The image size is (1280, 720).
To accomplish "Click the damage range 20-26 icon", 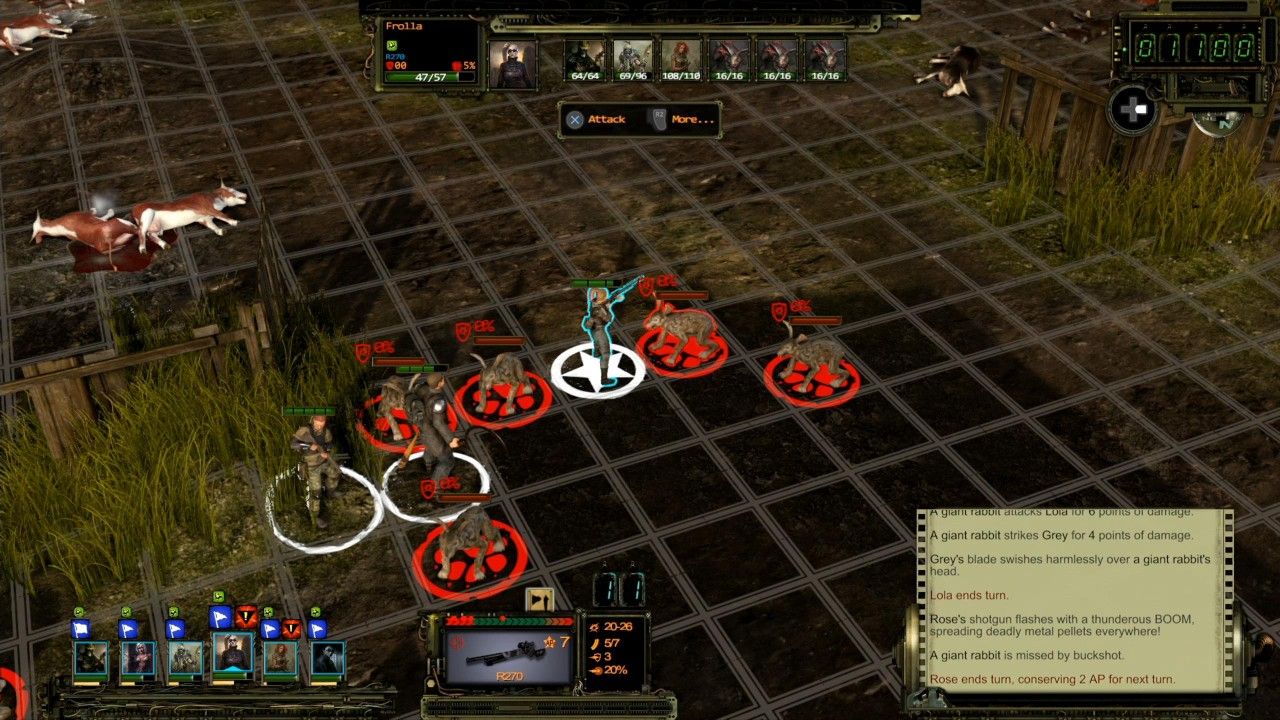I will [594, 626].
